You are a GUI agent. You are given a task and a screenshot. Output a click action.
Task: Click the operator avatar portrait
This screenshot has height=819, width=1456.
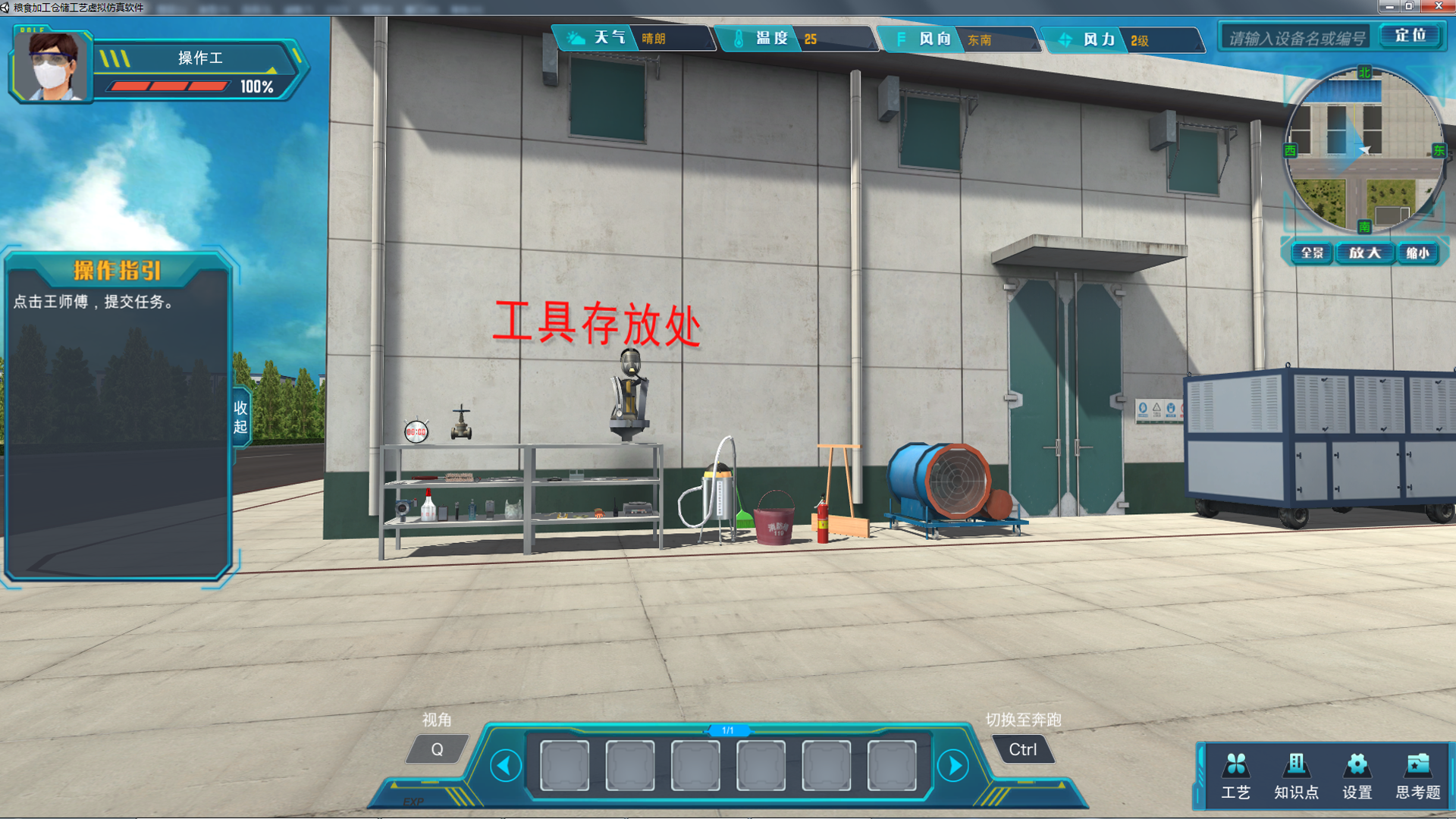pyautogui.click(x=52, y=67)
